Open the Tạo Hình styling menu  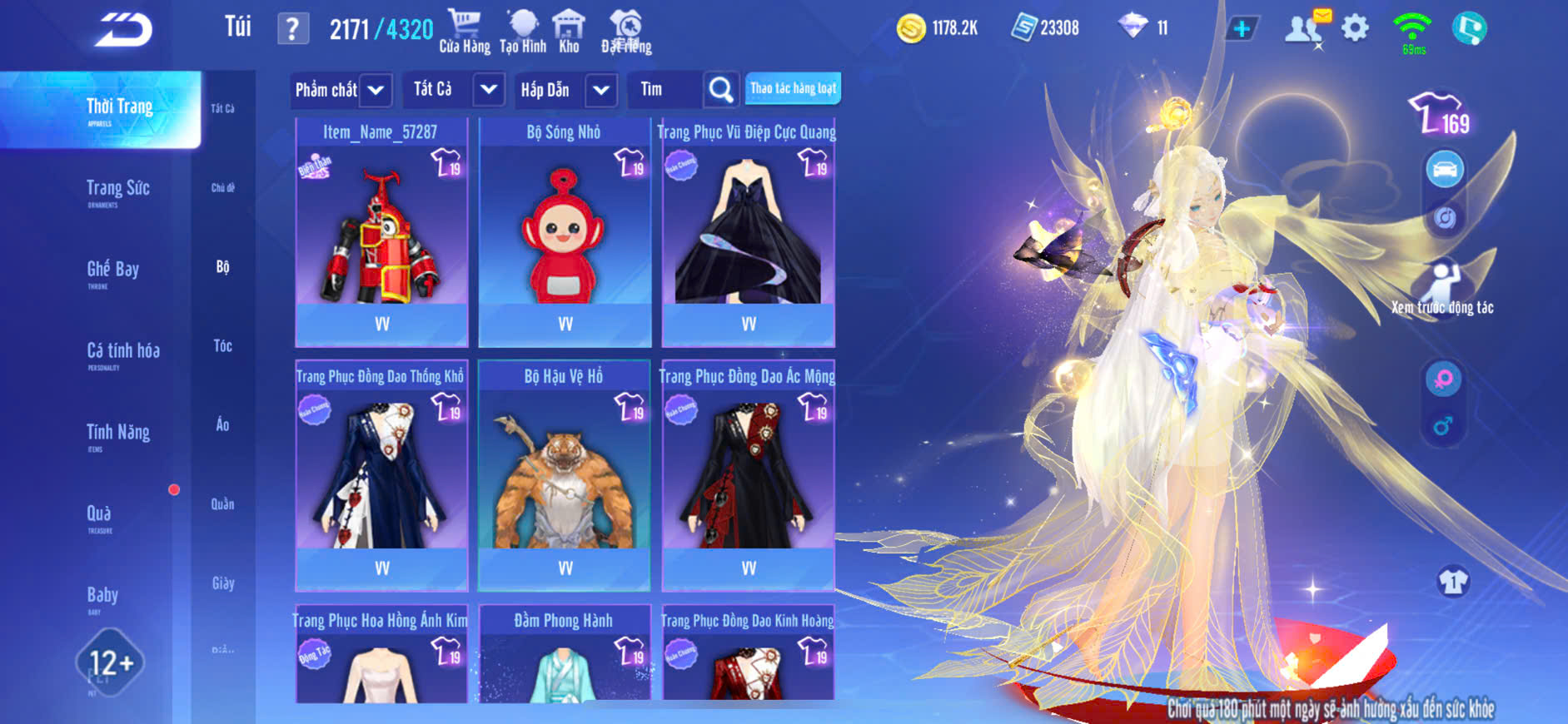(523, 32)
